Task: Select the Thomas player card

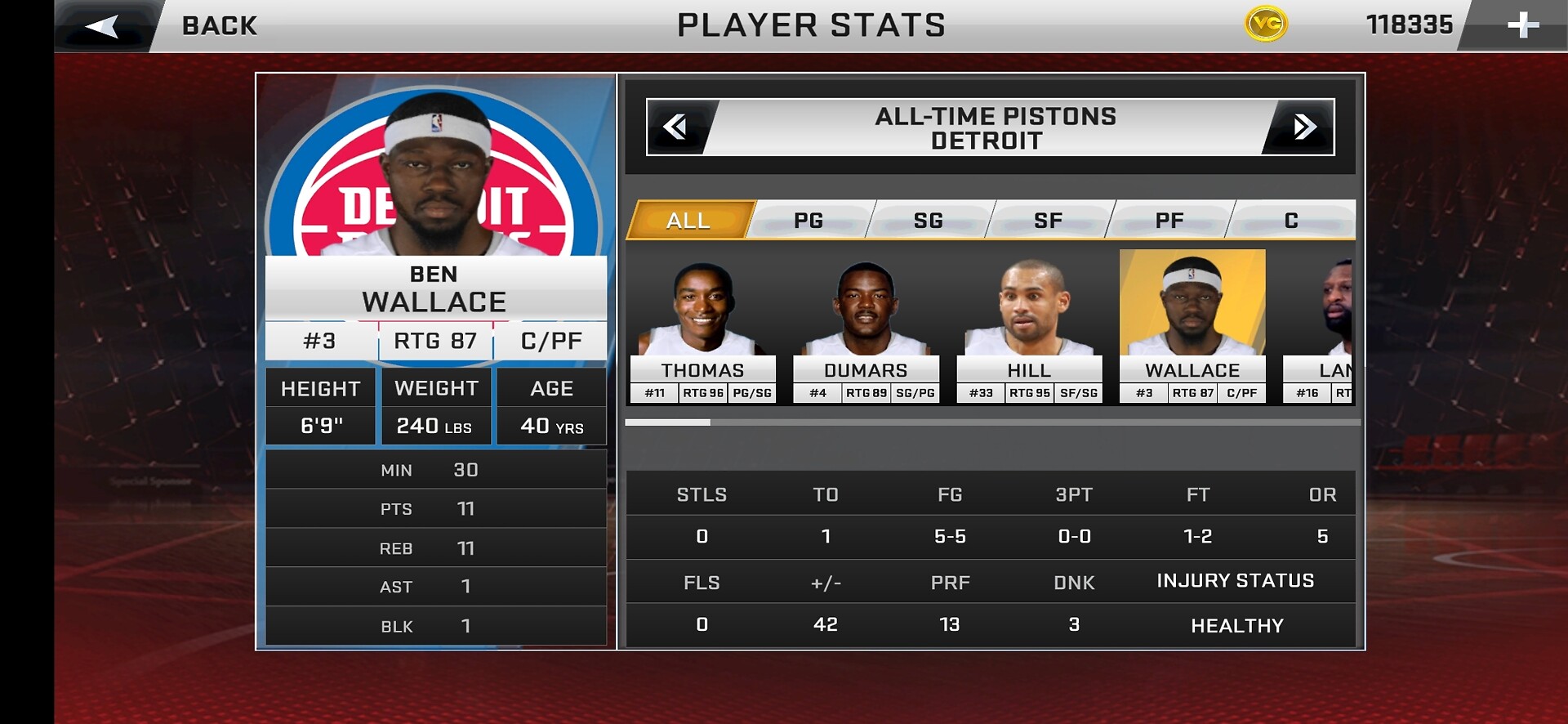Action: [x=702, y=327]
